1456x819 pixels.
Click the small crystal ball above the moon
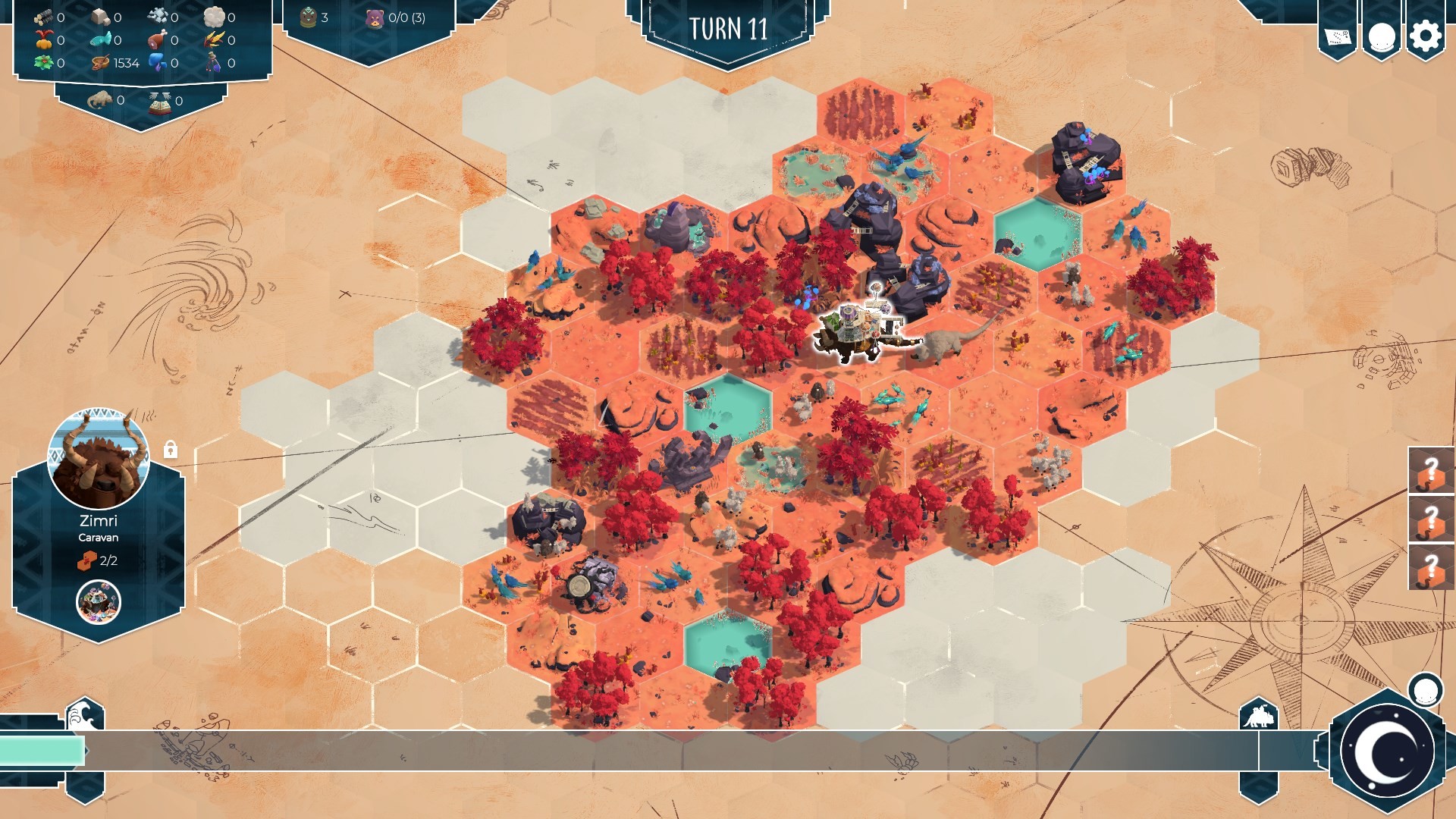pos(1425,690)
